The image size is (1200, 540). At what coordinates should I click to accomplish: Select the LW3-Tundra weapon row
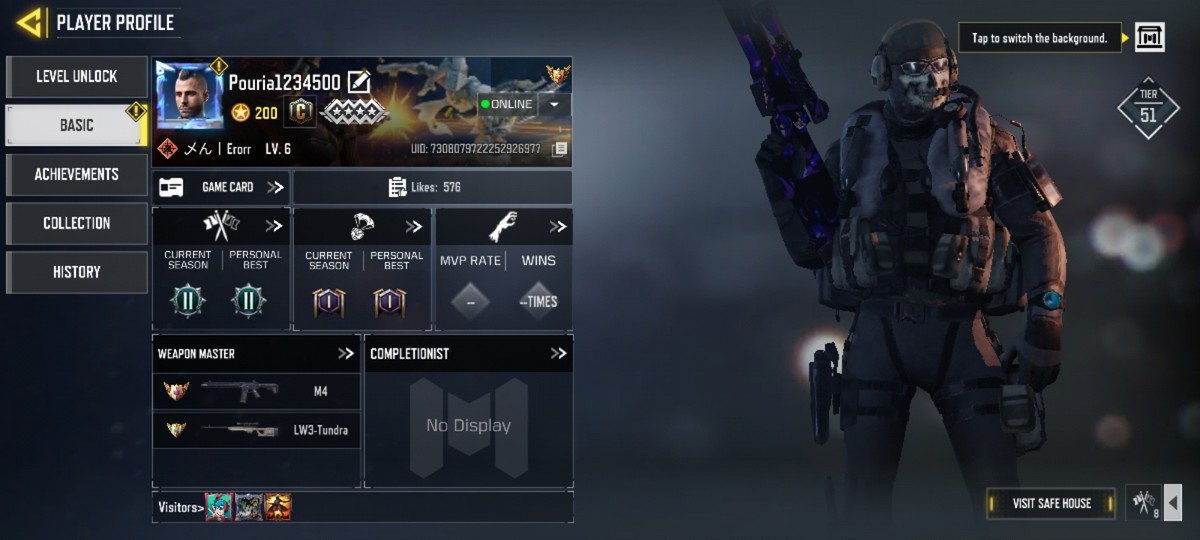pos(256,430)
